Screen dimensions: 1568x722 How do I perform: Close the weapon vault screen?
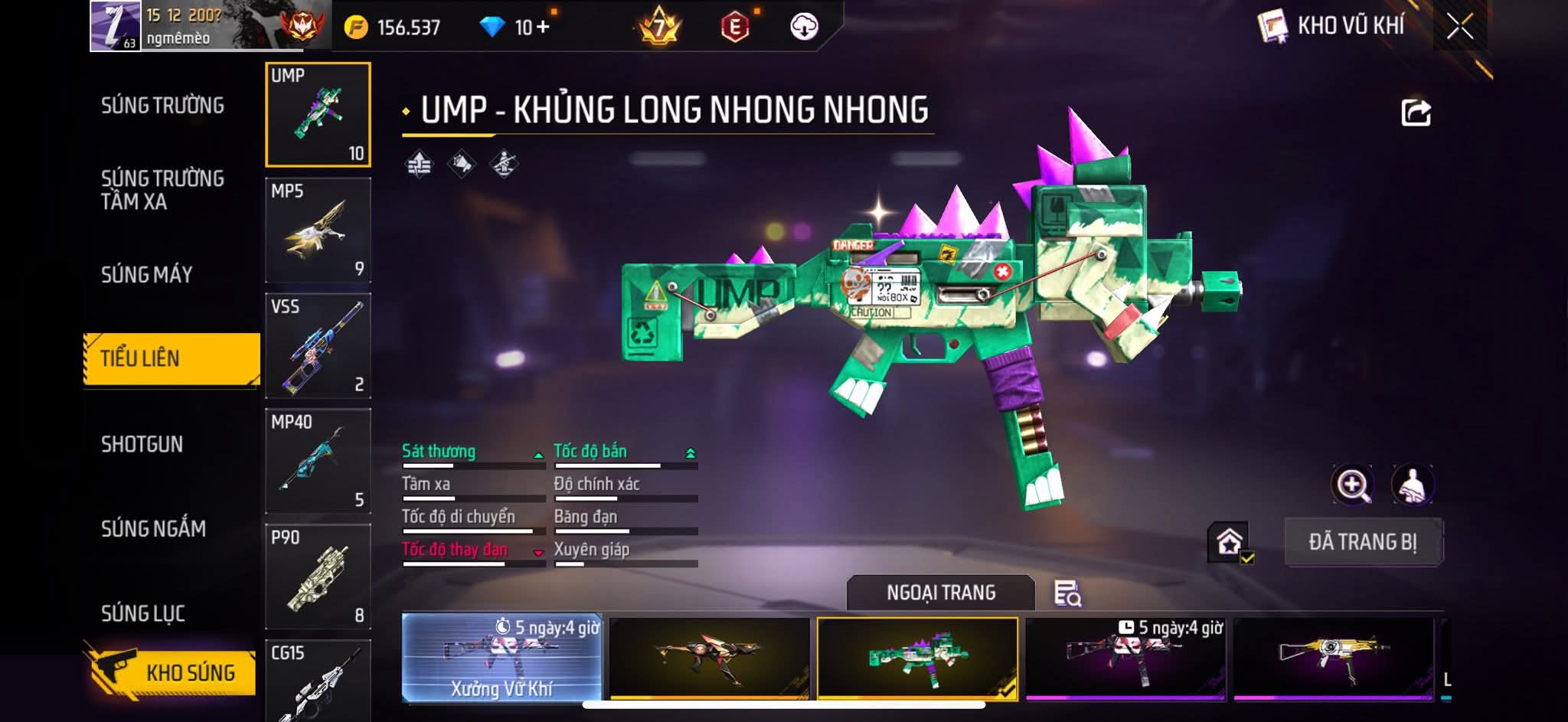1460,28
